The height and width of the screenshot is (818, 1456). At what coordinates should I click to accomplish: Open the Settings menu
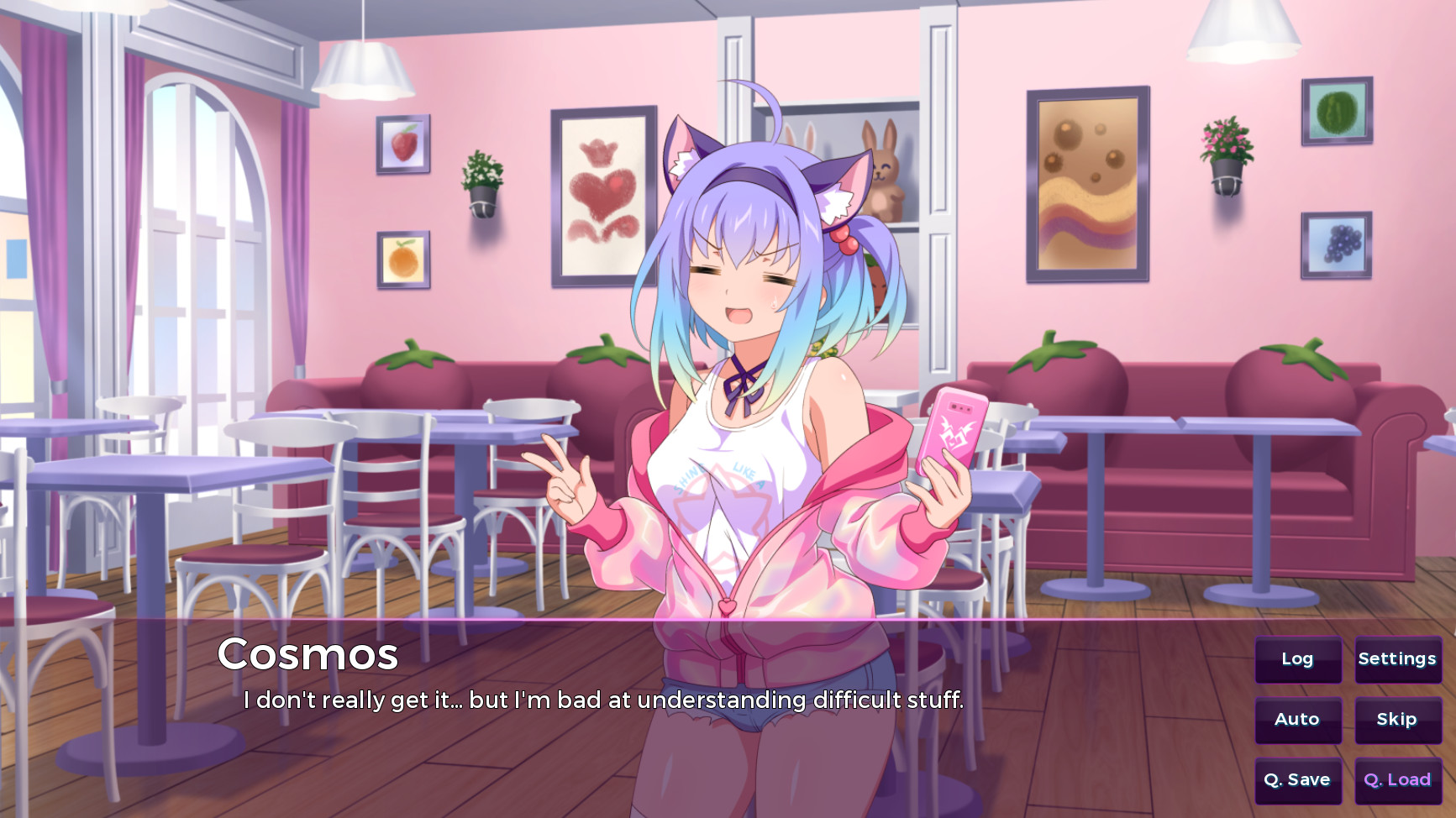tap(1397, 660)
